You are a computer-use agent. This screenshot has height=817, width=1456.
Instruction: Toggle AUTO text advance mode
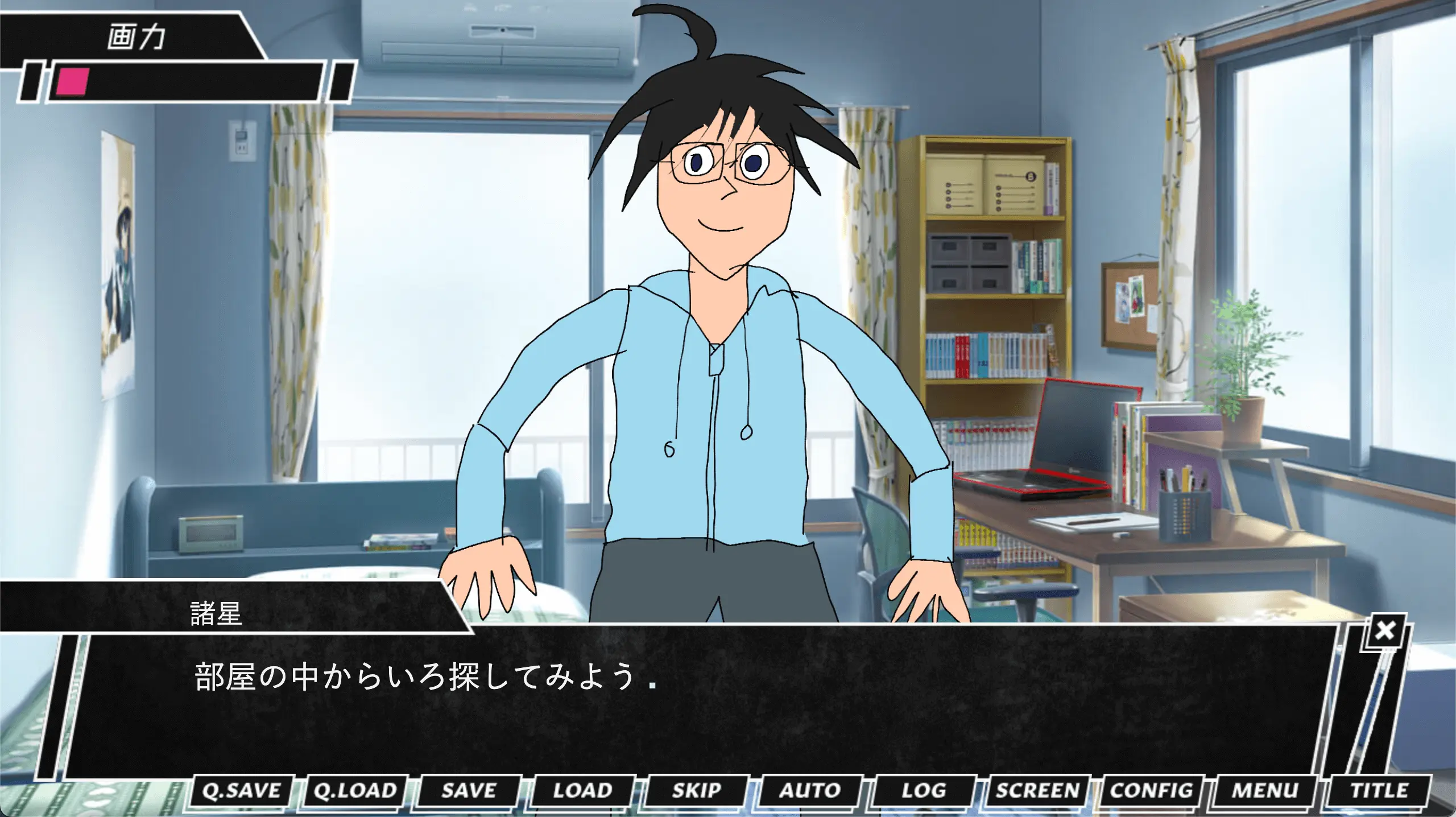pos(810,791)
